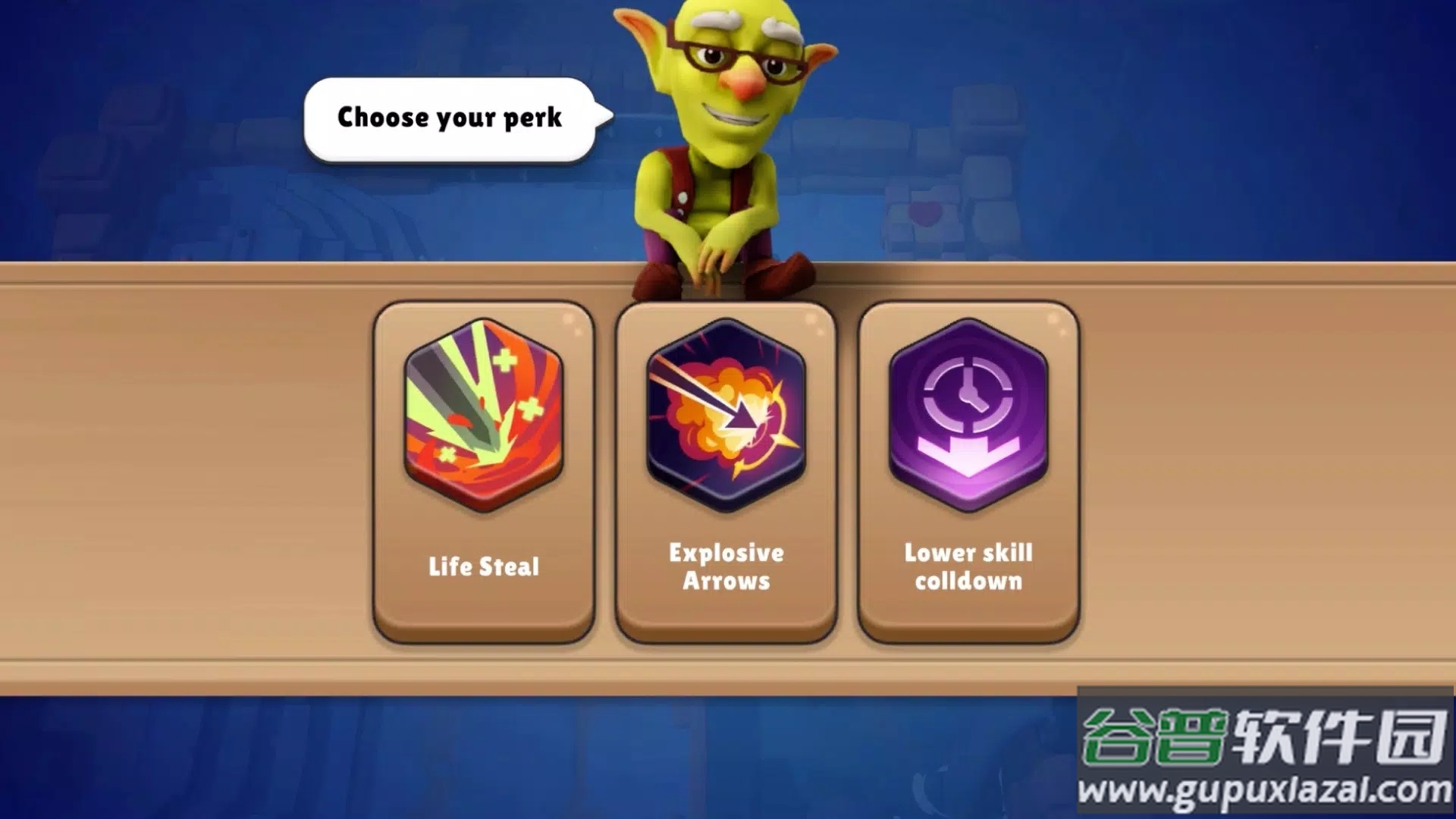Select the Explosive Arrows perk
Image resolution: width=1456 pixels, height=819 pixels.
click(726, 472)
